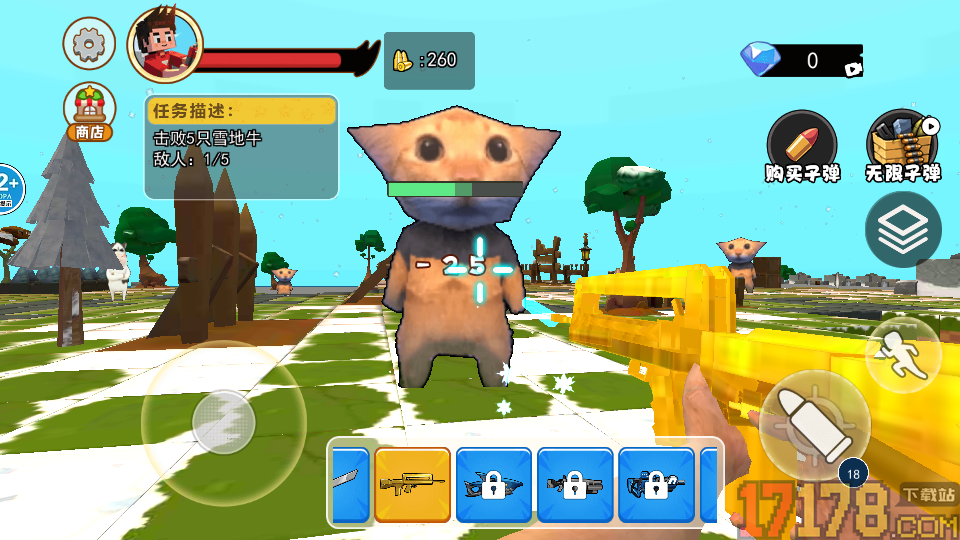The height and width of the screenshot is (540, 960).
Task: Tap the stacked layers button
Action: tap(902, 230)
